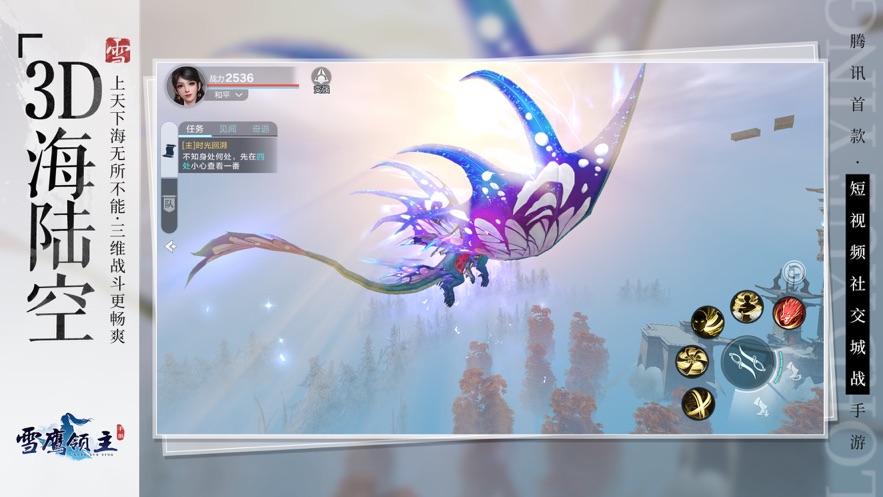
Task: Tap the triangular icon beside the power bar
Action: 321,77
